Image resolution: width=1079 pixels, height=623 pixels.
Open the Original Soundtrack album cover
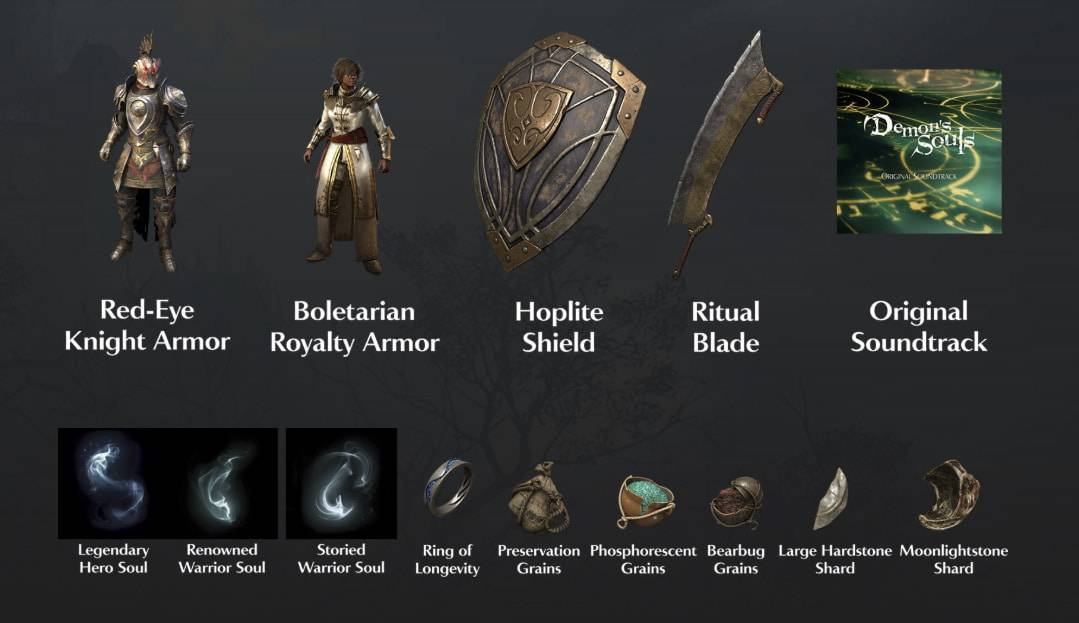click(x=919, y=151)
